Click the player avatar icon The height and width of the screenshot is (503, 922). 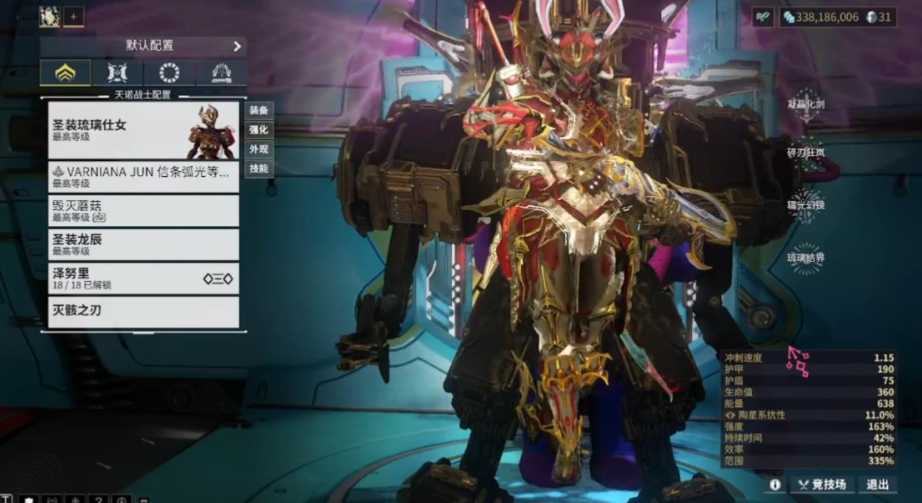coord(49,16)
